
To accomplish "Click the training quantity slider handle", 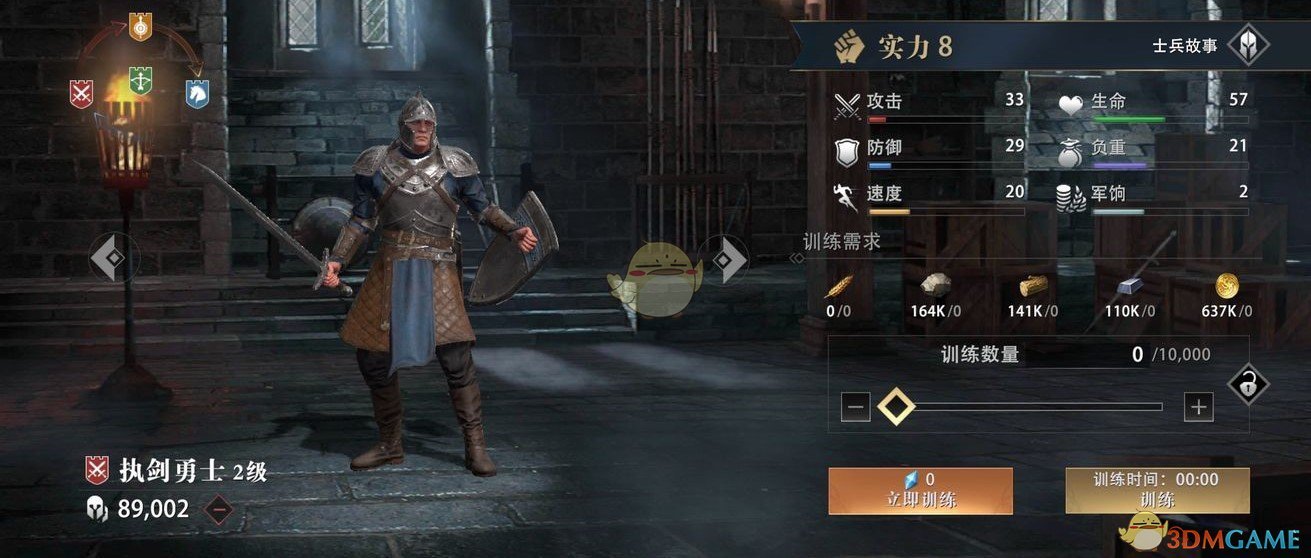I will pos(896,407).
